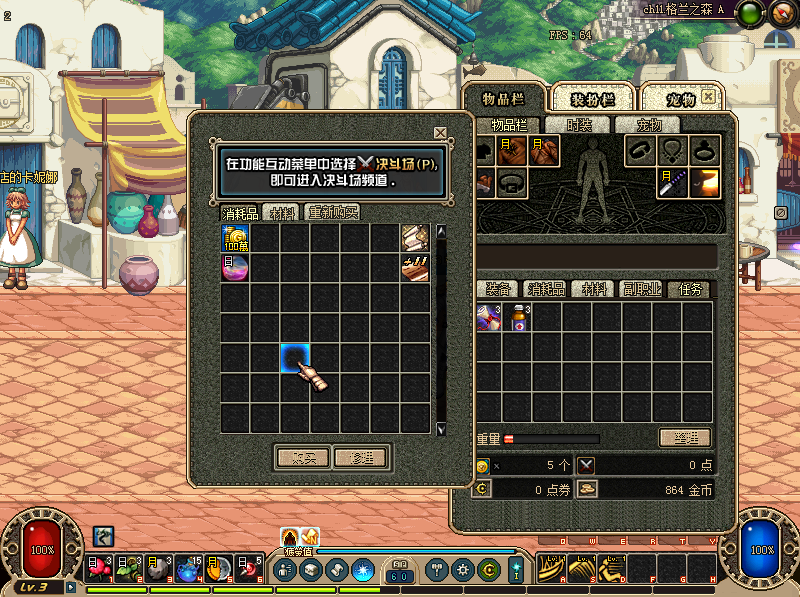Open the gear settings icon on the bottom bar
The image size is (800, 597).
tap(462, 570)
